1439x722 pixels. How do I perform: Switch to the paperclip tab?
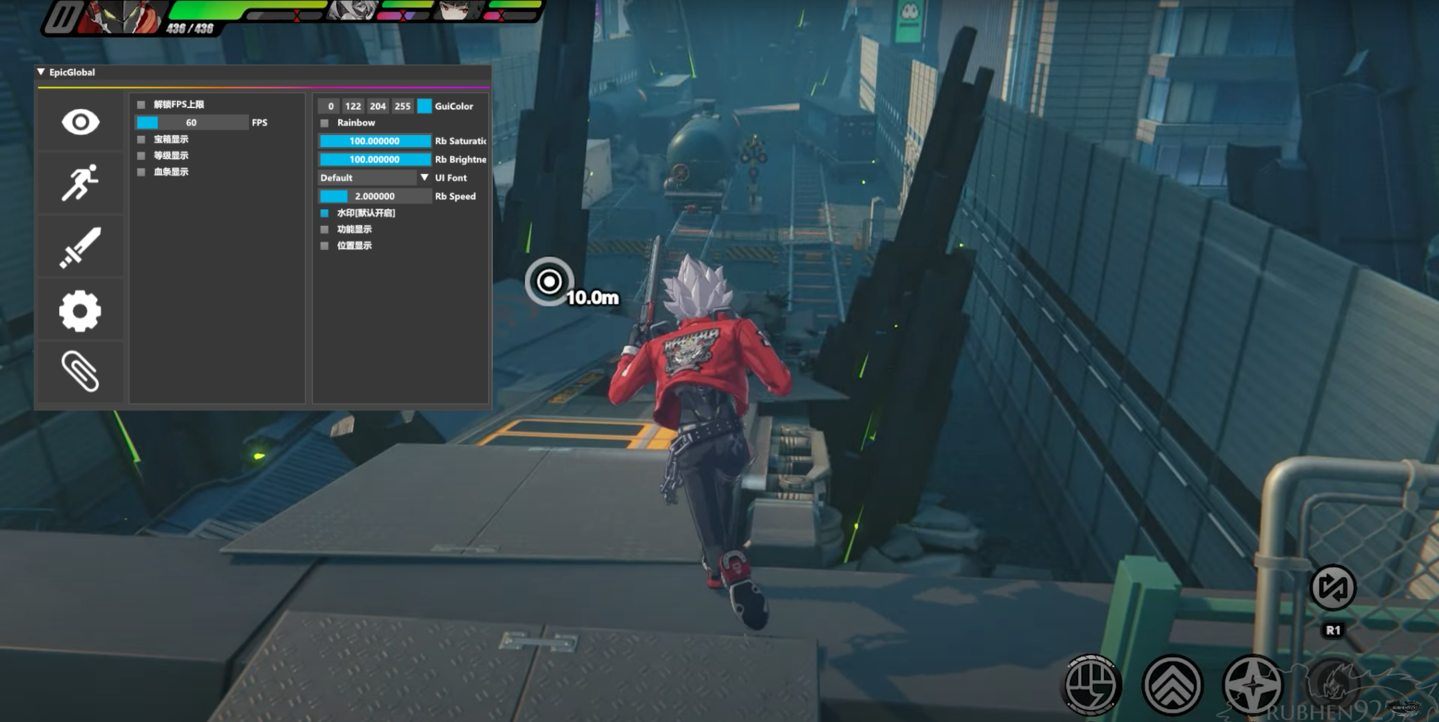80,372
